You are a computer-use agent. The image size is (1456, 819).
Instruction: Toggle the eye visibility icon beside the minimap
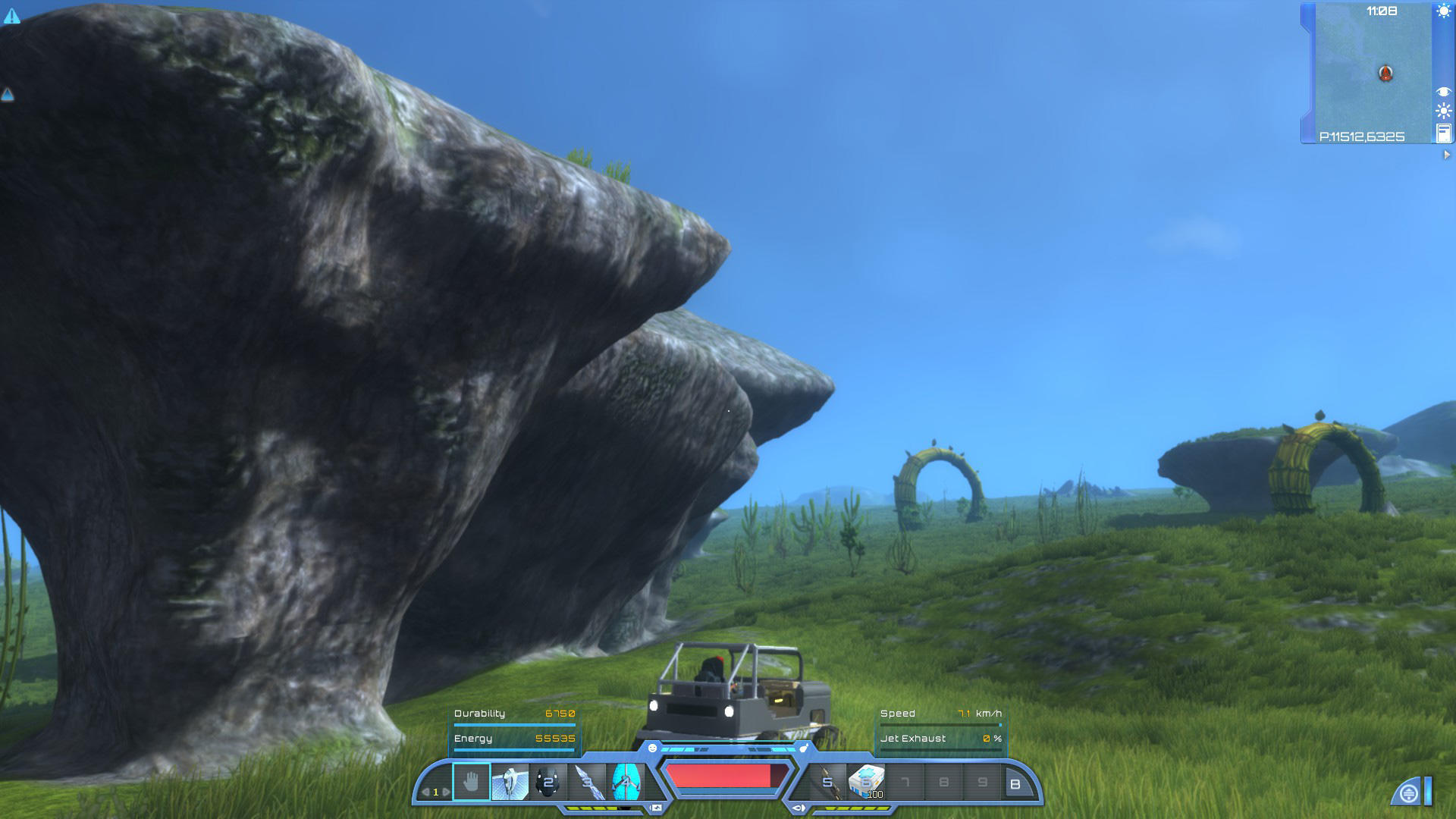pyautogui.click(x=1443, y=91)
